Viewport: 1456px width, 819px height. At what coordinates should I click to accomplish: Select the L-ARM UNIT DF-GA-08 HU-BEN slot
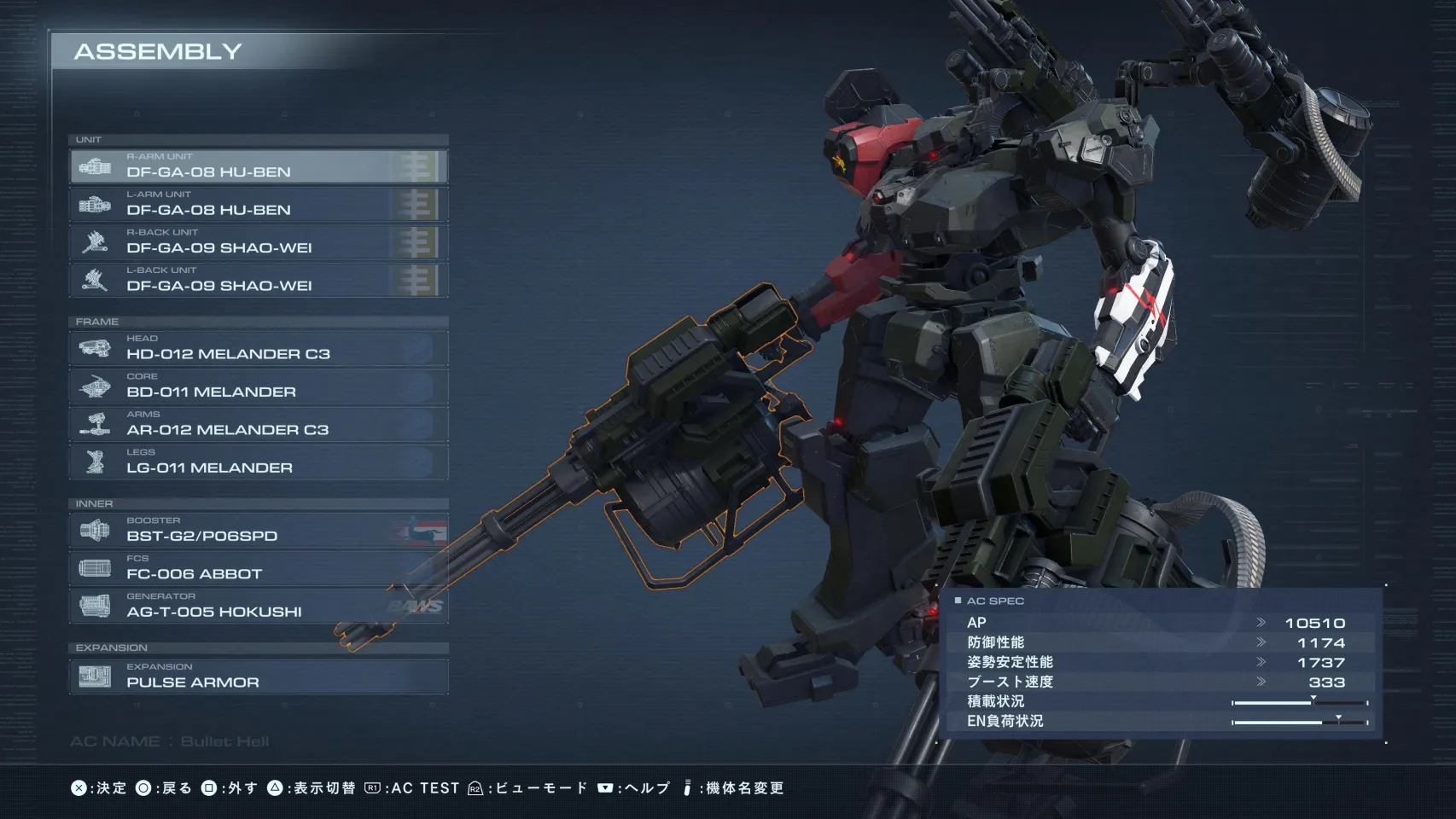click(x=259, y=205)
